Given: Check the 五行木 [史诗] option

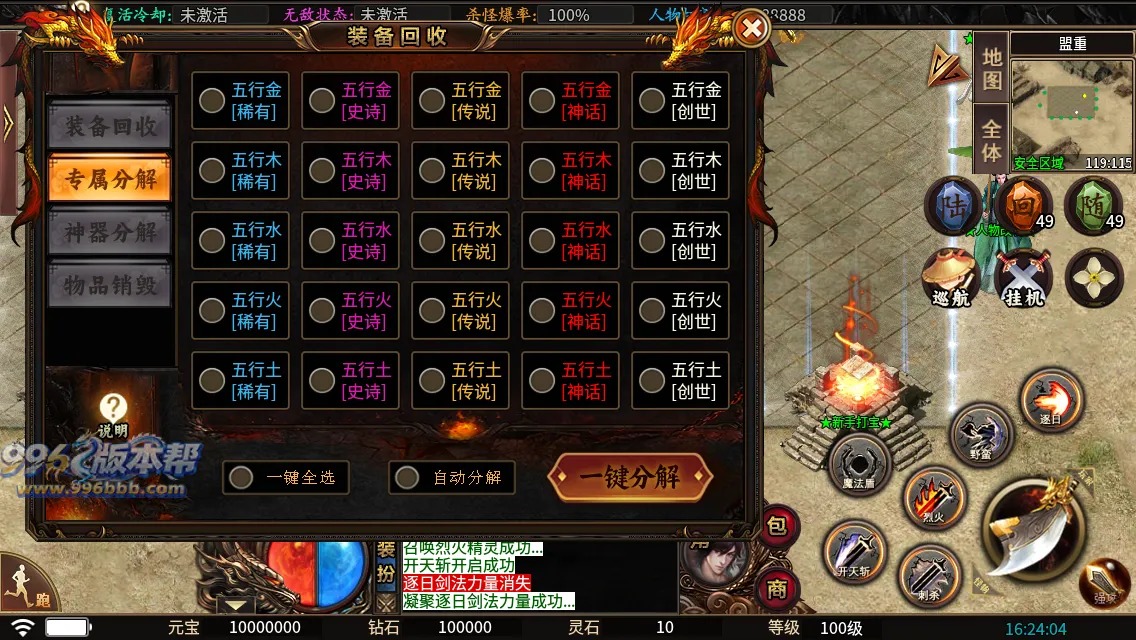Looking at the screenshot, I should (x=322, y=170).
